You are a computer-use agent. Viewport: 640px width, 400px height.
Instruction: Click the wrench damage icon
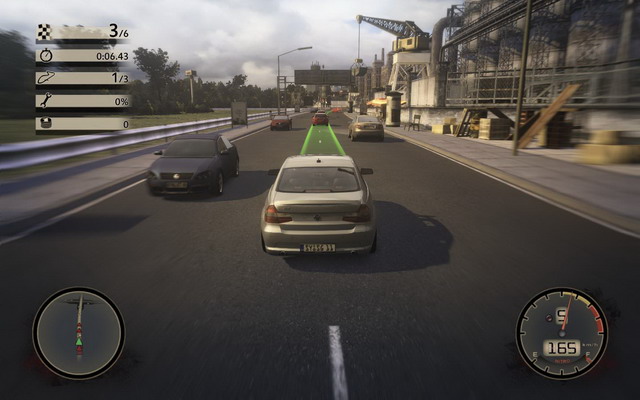pyautogui.click(x=45, y=101)
